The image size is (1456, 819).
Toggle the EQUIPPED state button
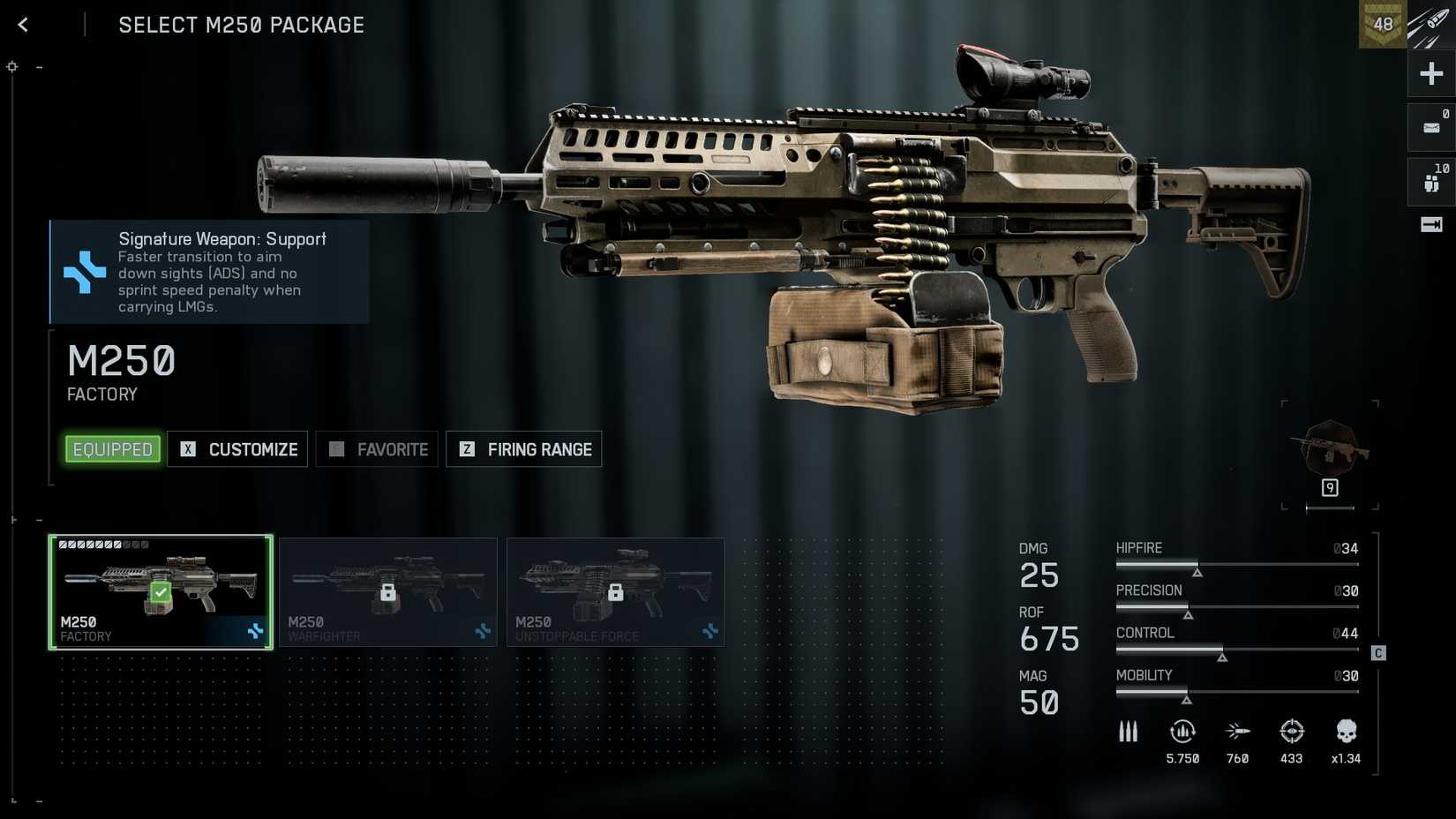tap(112, 449)
